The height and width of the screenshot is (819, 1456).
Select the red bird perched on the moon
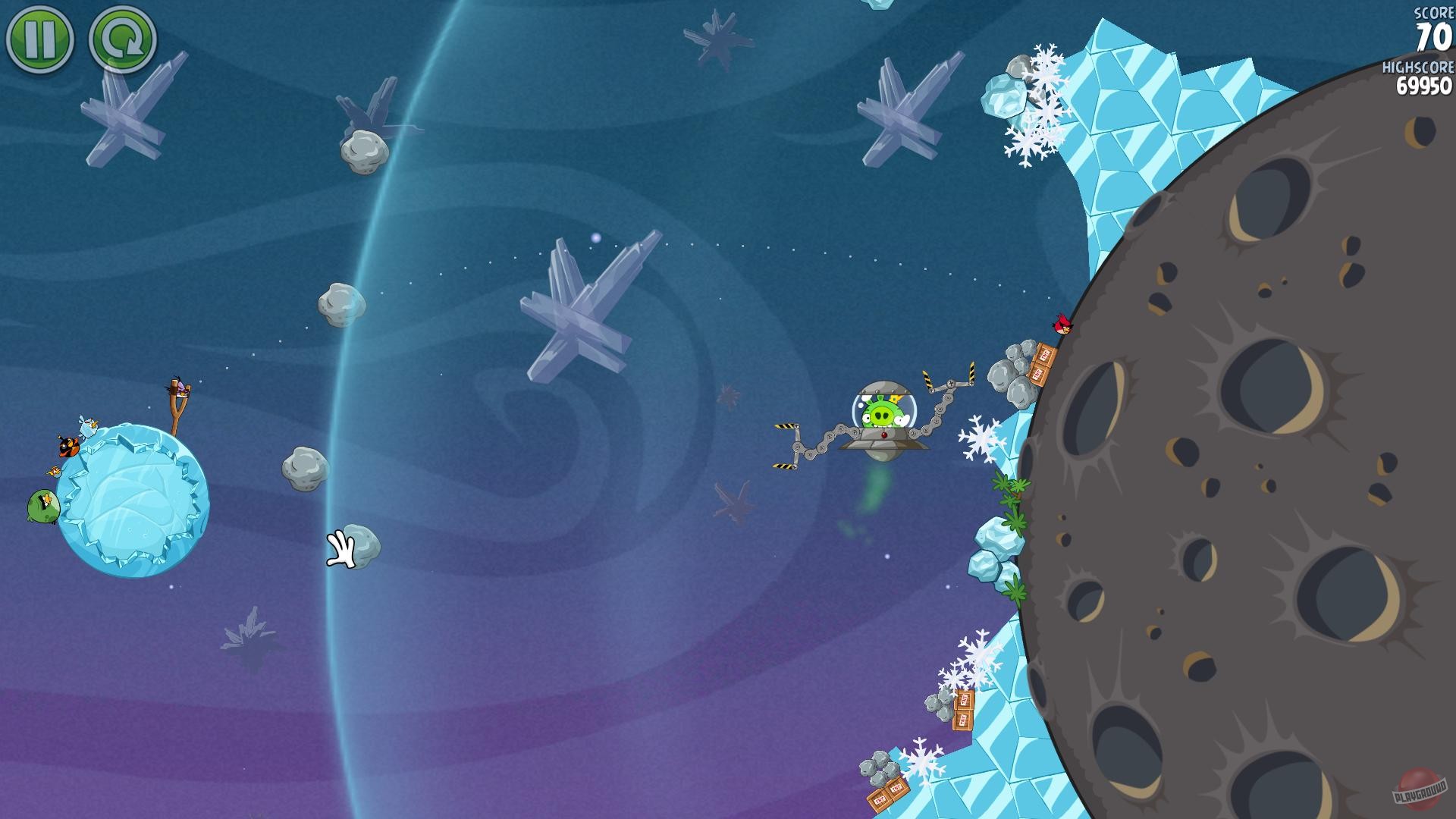pos(1064,325)
